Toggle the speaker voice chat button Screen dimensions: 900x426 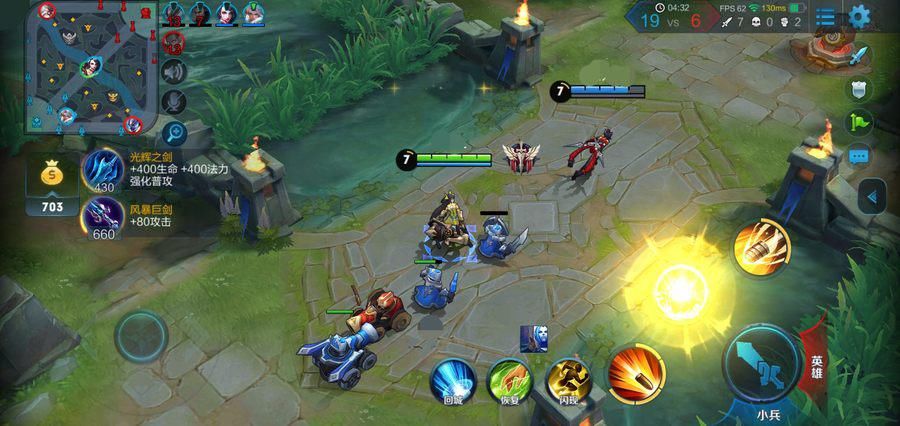coord(175,71)
